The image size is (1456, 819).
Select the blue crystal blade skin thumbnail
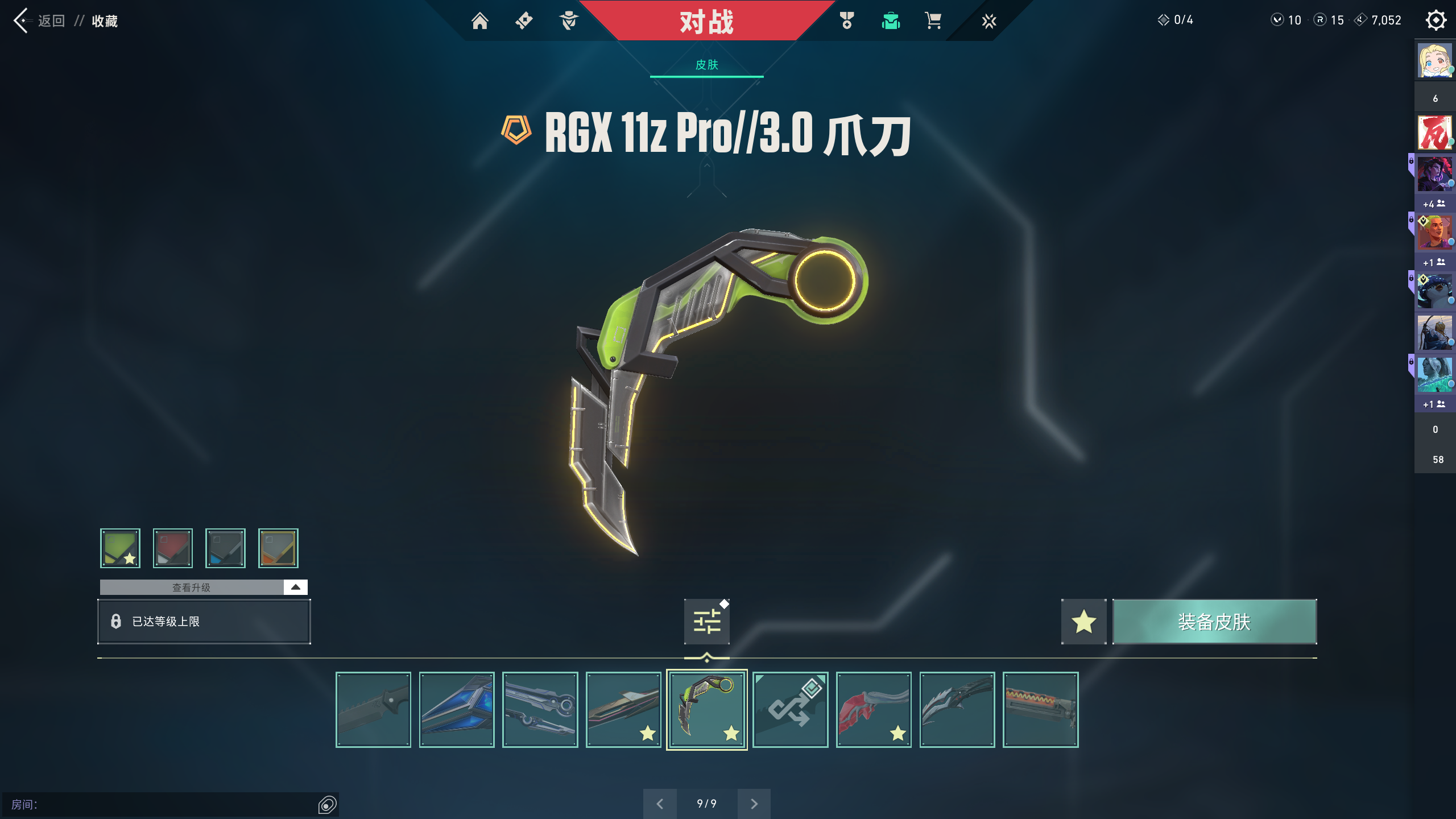[457, 709]
